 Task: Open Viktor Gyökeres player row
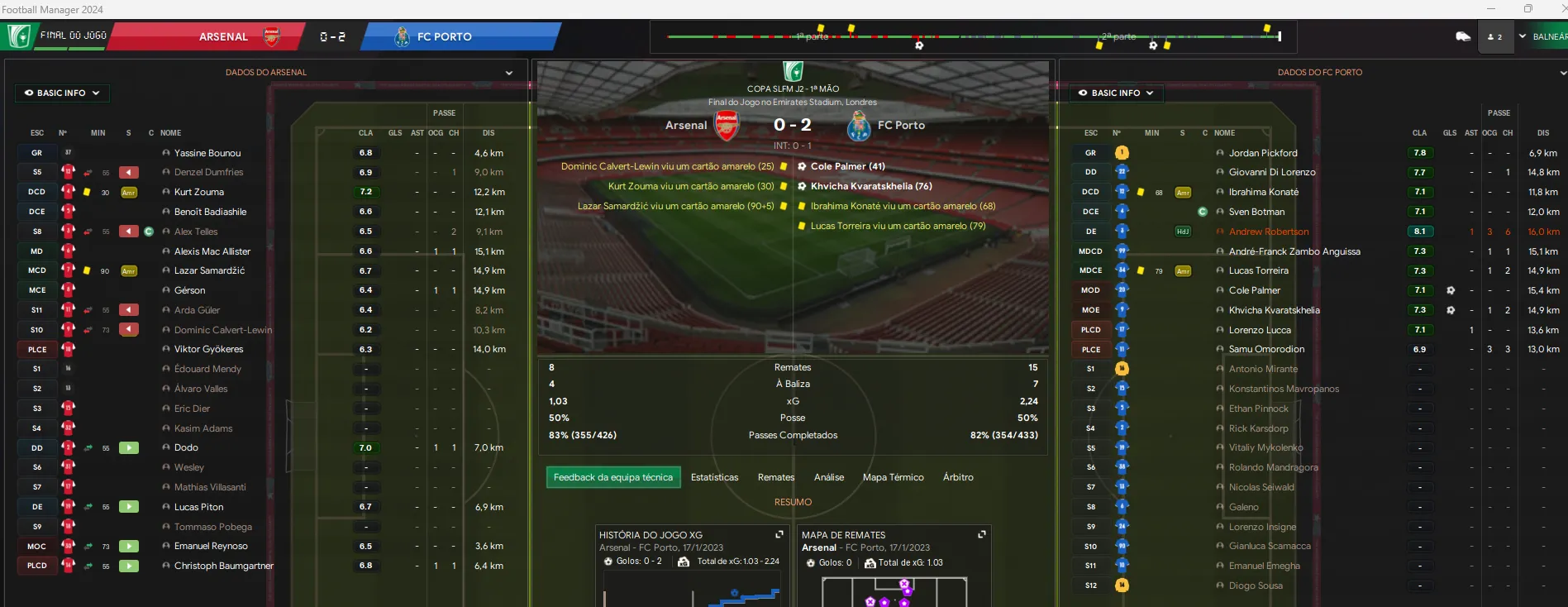click(208, 349)
